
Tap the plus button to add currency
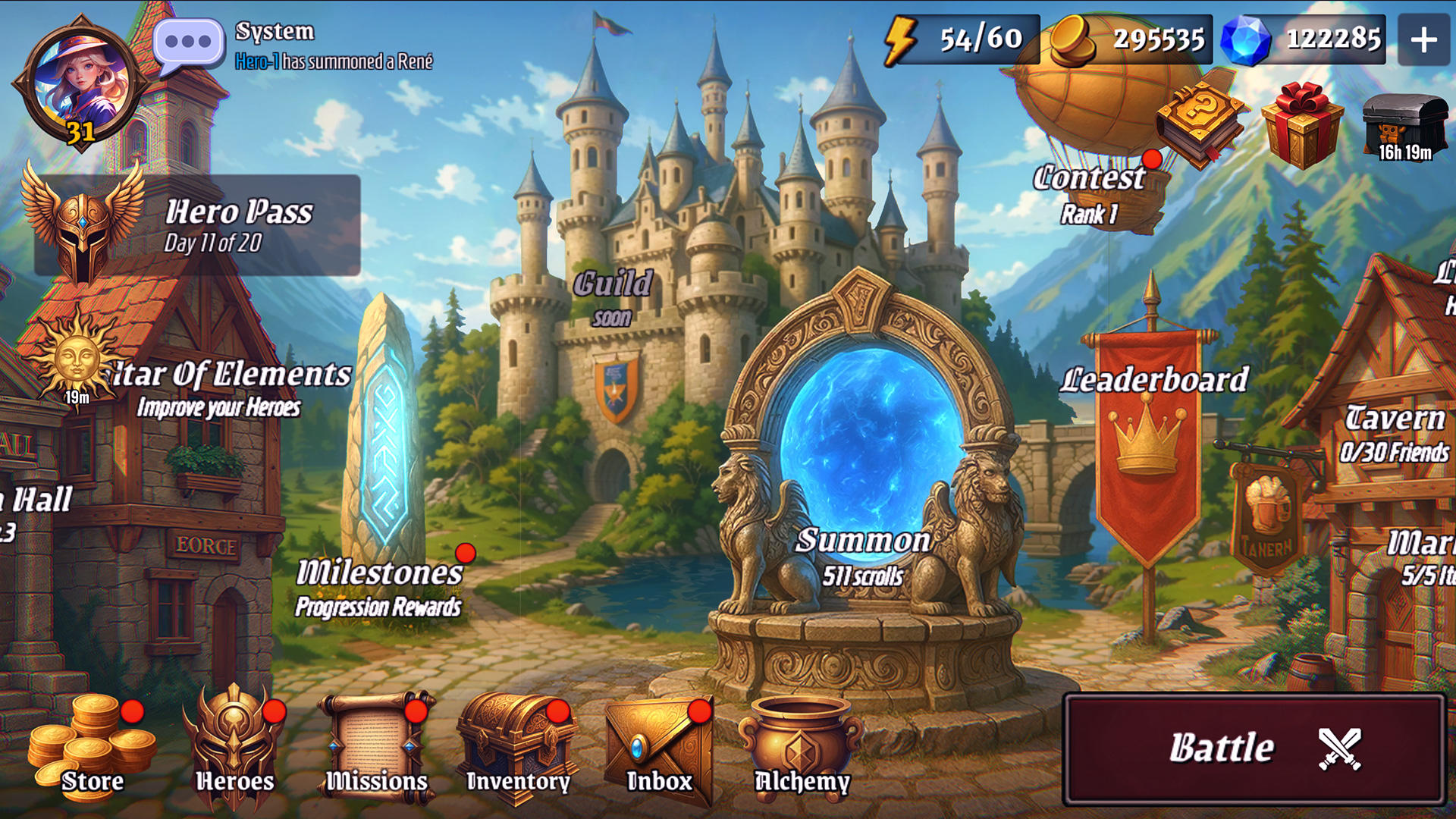pos(1423,39)
